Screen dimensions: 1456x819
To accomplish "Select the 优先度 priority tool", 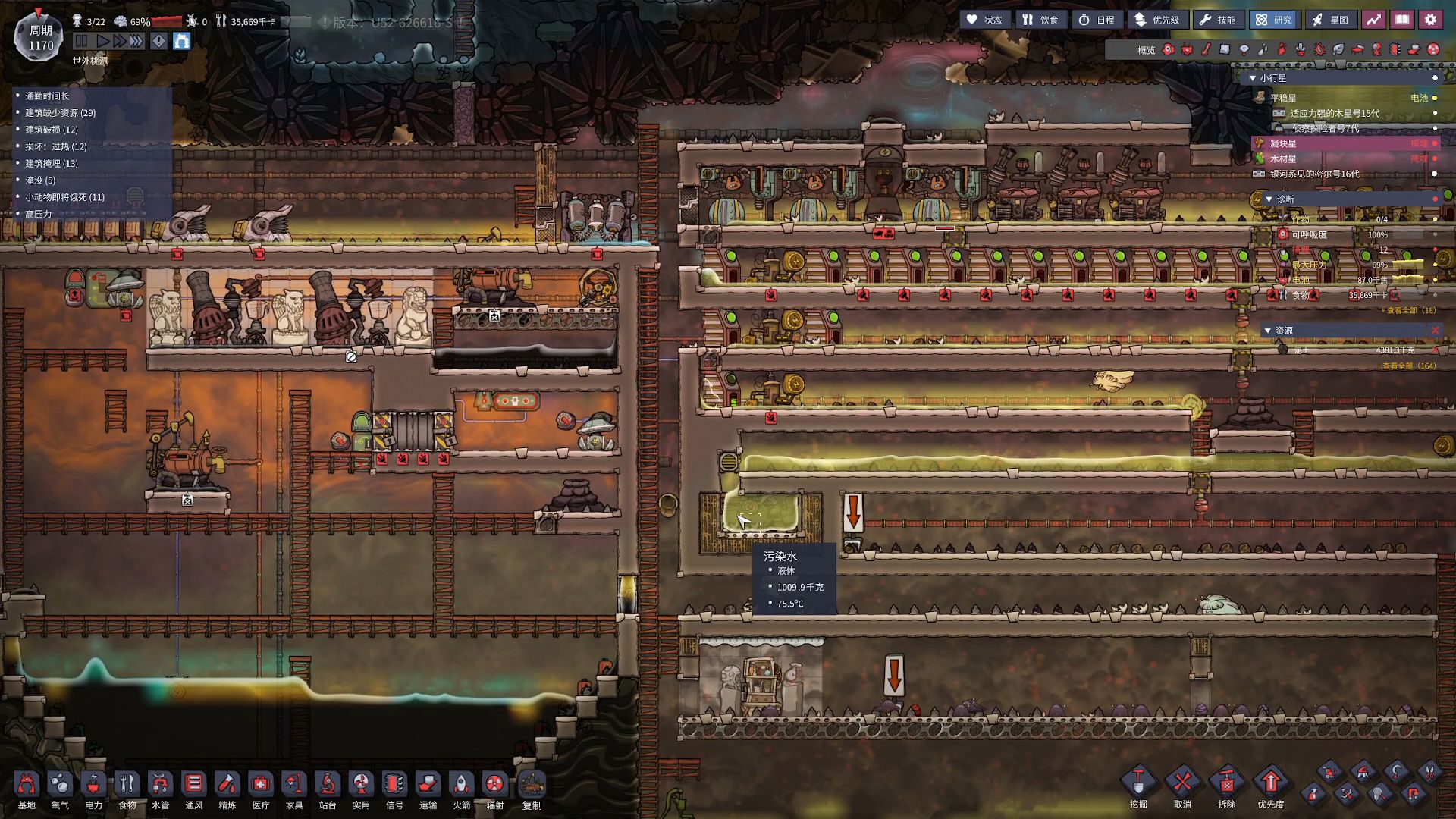I will pyautogui.click(x=1271, y=785).
